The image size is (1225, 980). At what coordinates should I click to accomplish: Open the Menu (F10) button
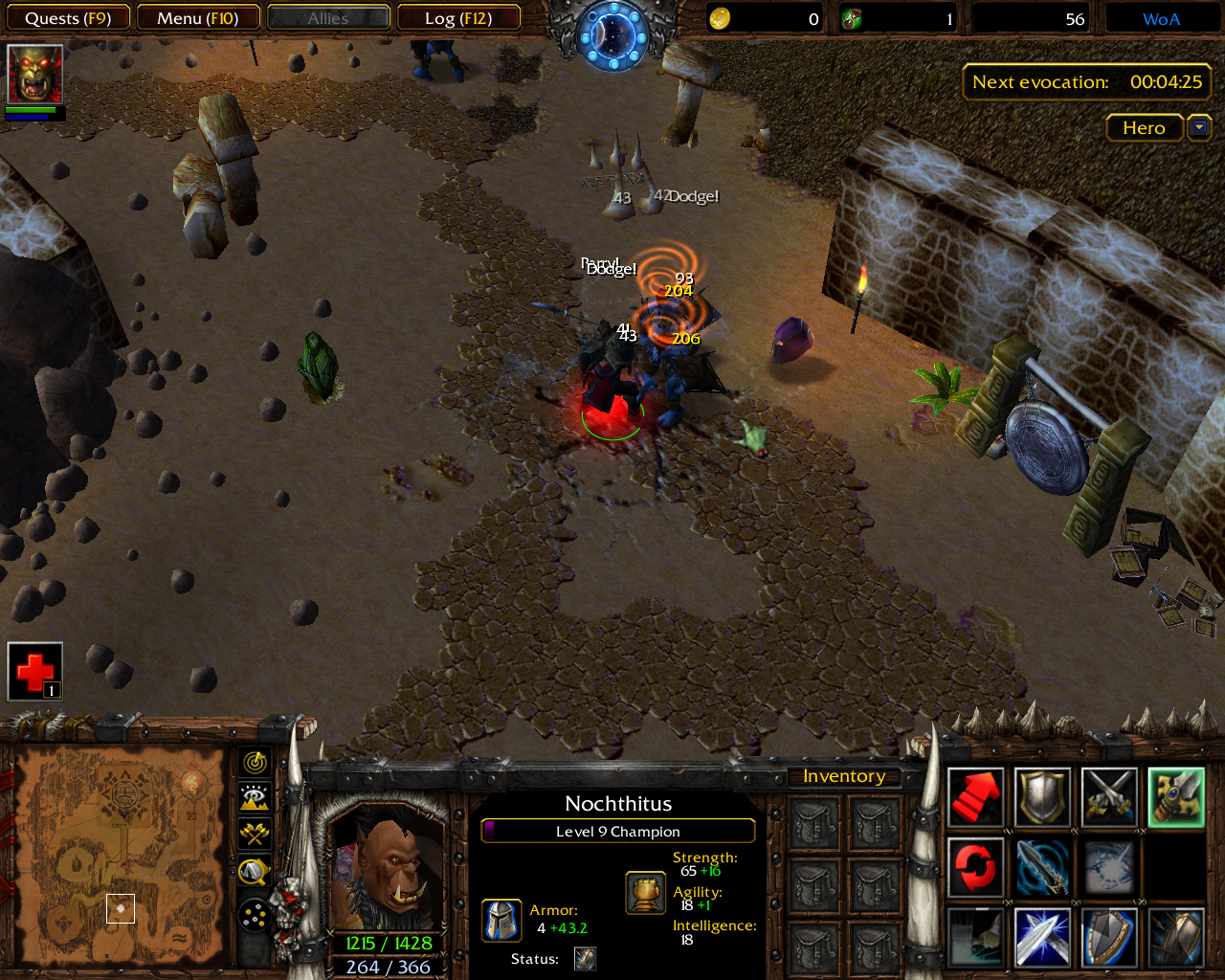pyautogui.click(x=198, y=18)
